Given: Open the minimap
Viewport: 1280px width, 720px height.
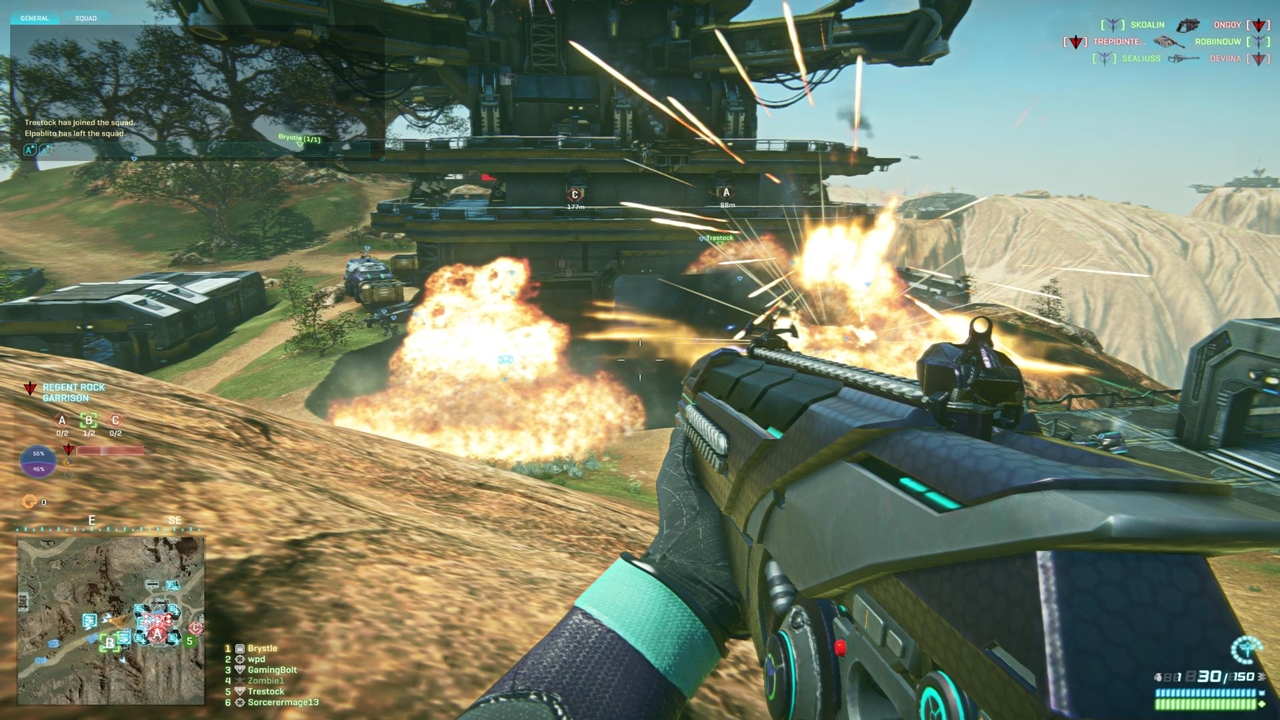Looking at the screenshot, I should [x=110, y=620].
